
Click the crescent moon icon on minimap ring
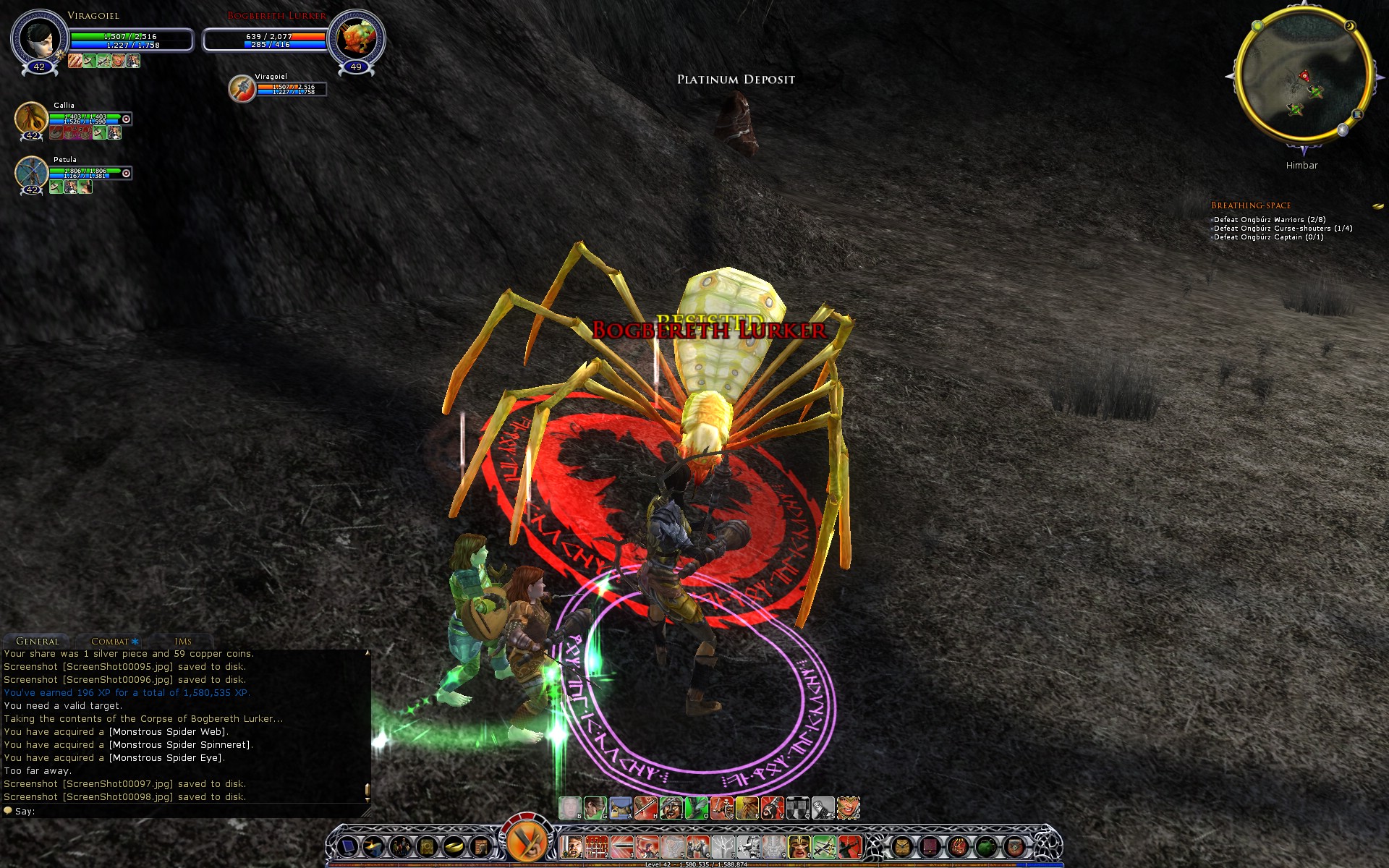tap(1350, 26)
